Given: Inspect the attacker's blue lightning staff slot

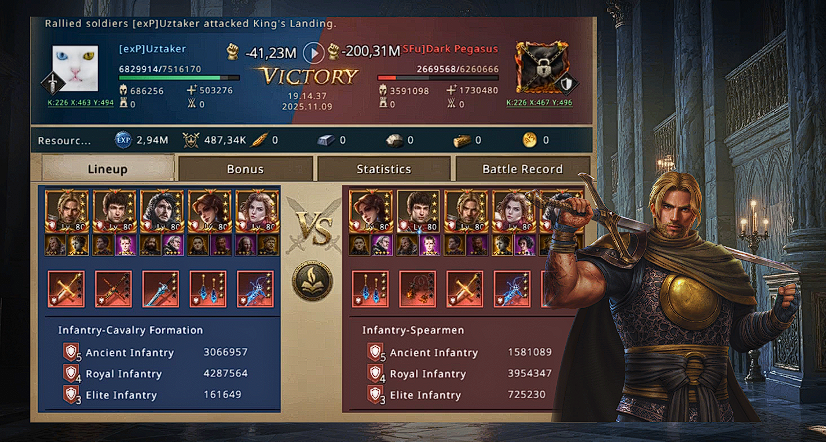Looking at the screenshot, I should [x=255, y=288].
